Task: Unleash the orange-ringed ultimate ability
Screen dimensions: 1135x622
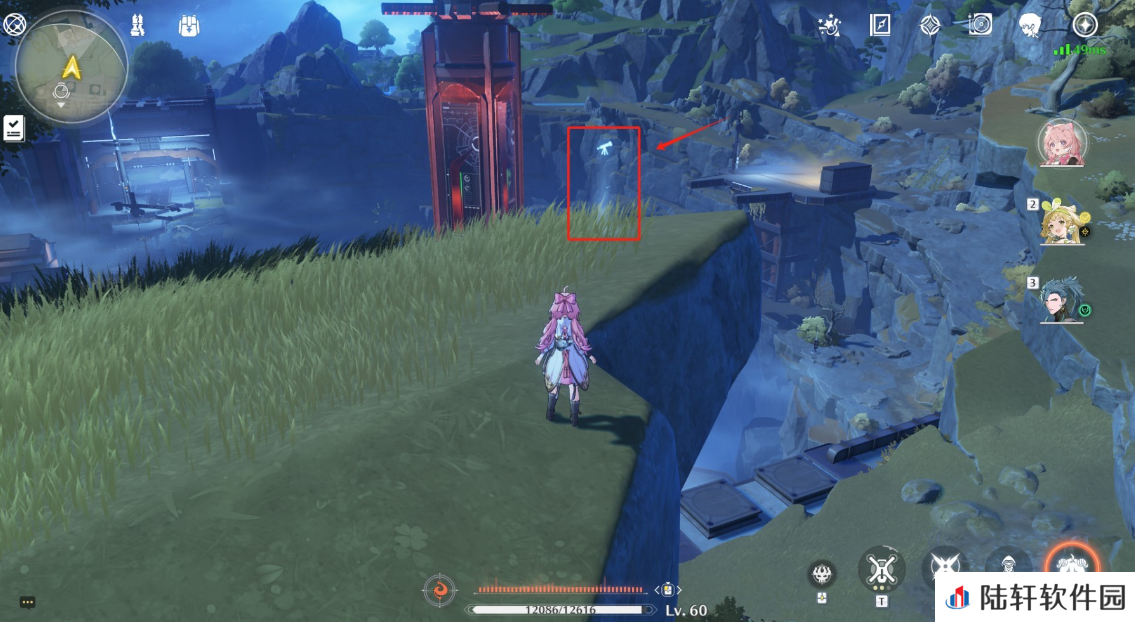Action: pos(1070,566)
